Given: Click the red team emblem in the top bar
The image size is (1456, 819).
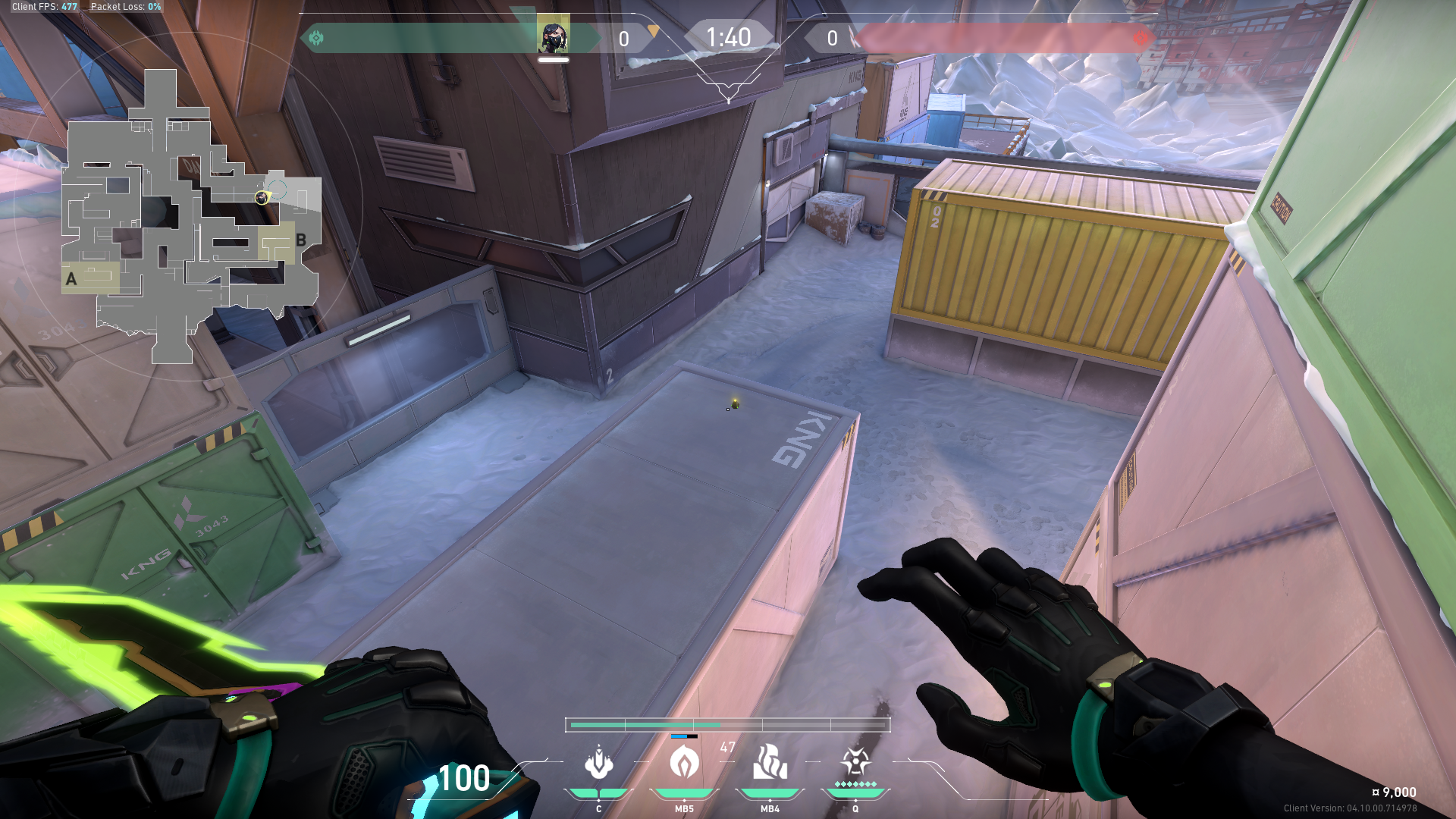Looking at the screenshot, I should [1140, 38].
